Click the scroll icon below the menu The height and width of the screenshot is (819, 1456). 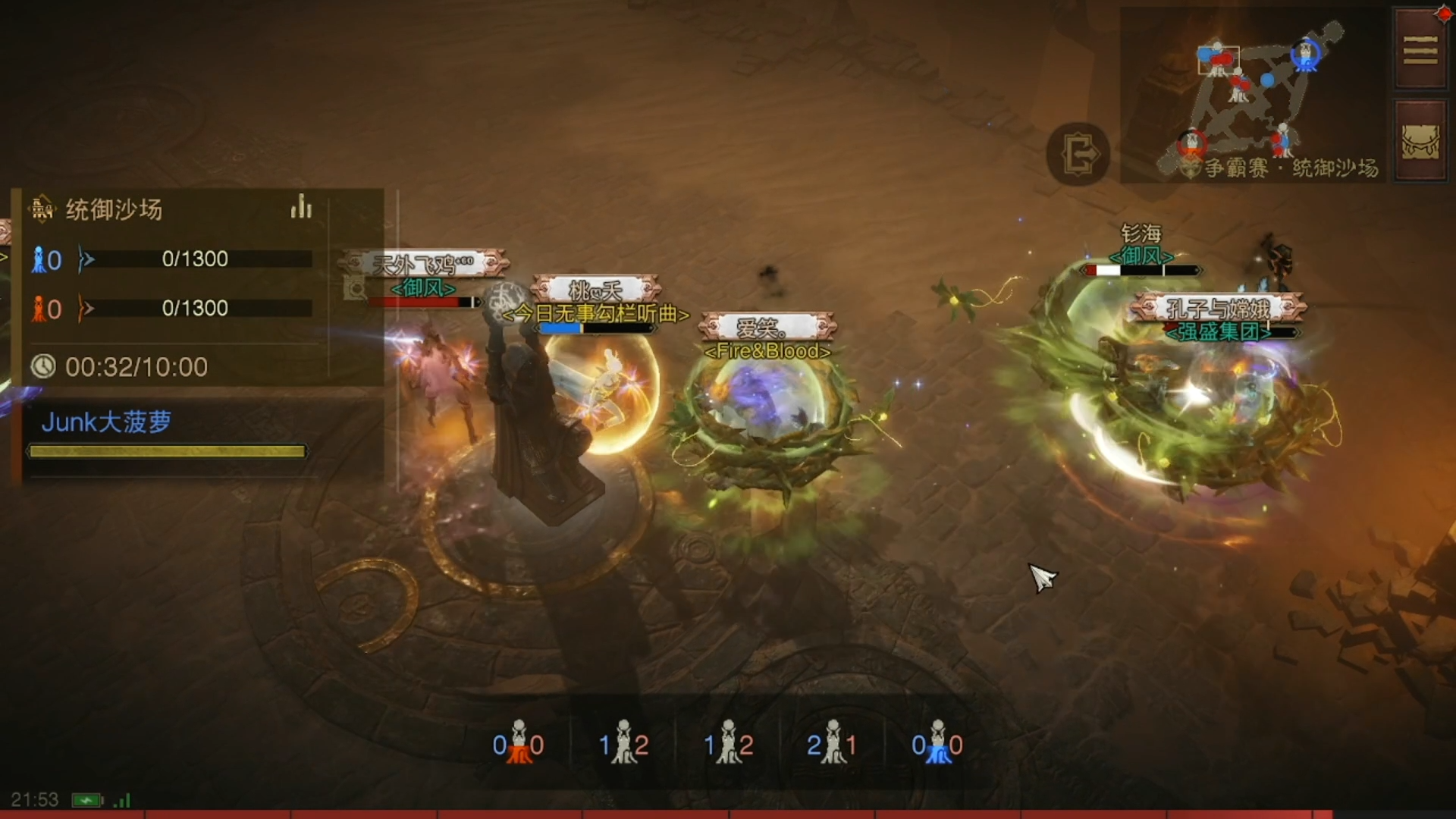(1420, 141)
